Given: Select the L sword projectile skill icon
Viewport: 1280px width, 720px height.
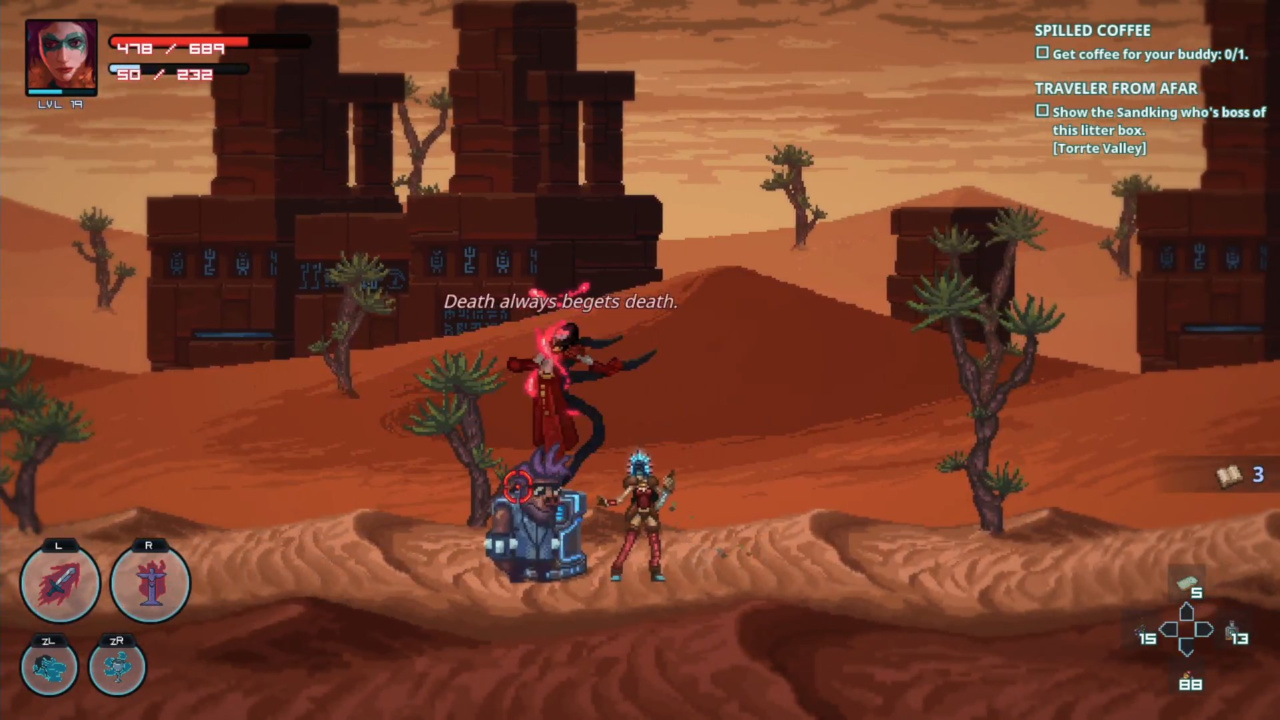Looking at the screenshot, I should pos(58,580).
